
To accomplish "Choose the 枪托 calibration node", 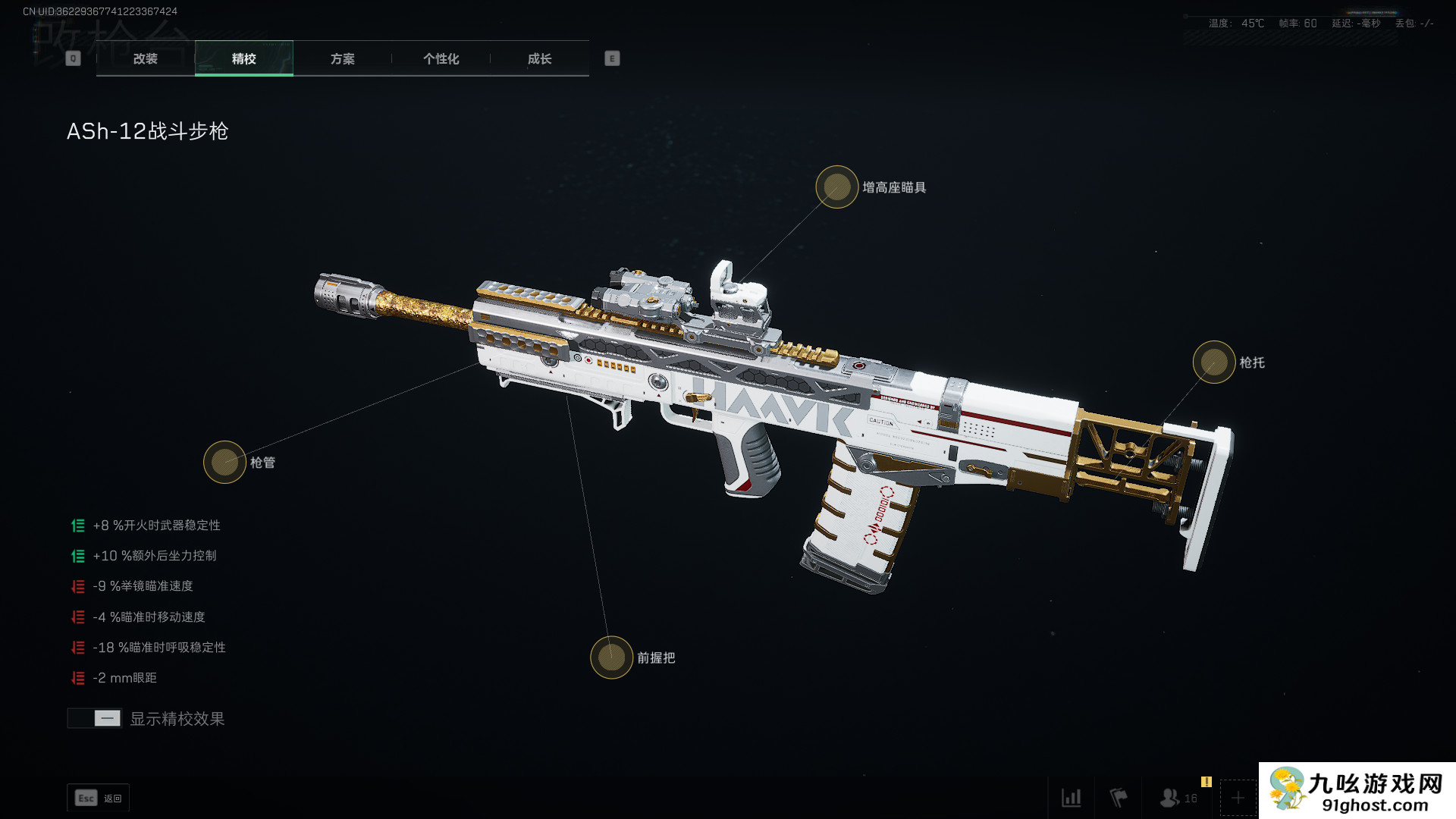I will pyautogui.click(x=1214, y=362).
